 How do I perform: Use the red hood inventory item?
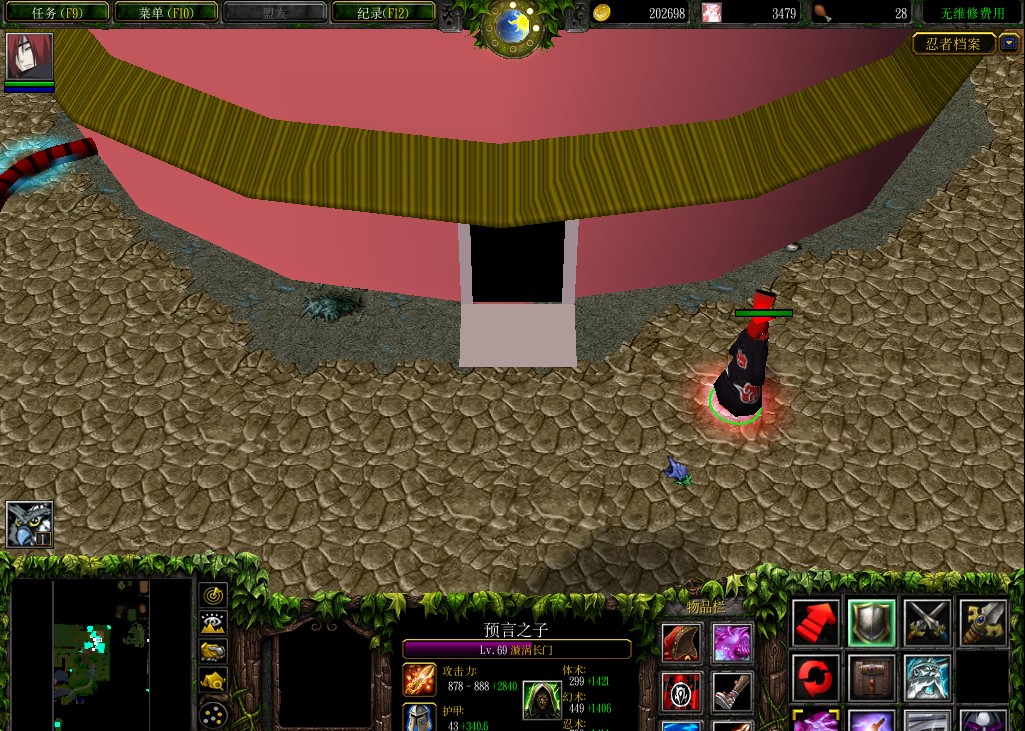tap(681, 643)
